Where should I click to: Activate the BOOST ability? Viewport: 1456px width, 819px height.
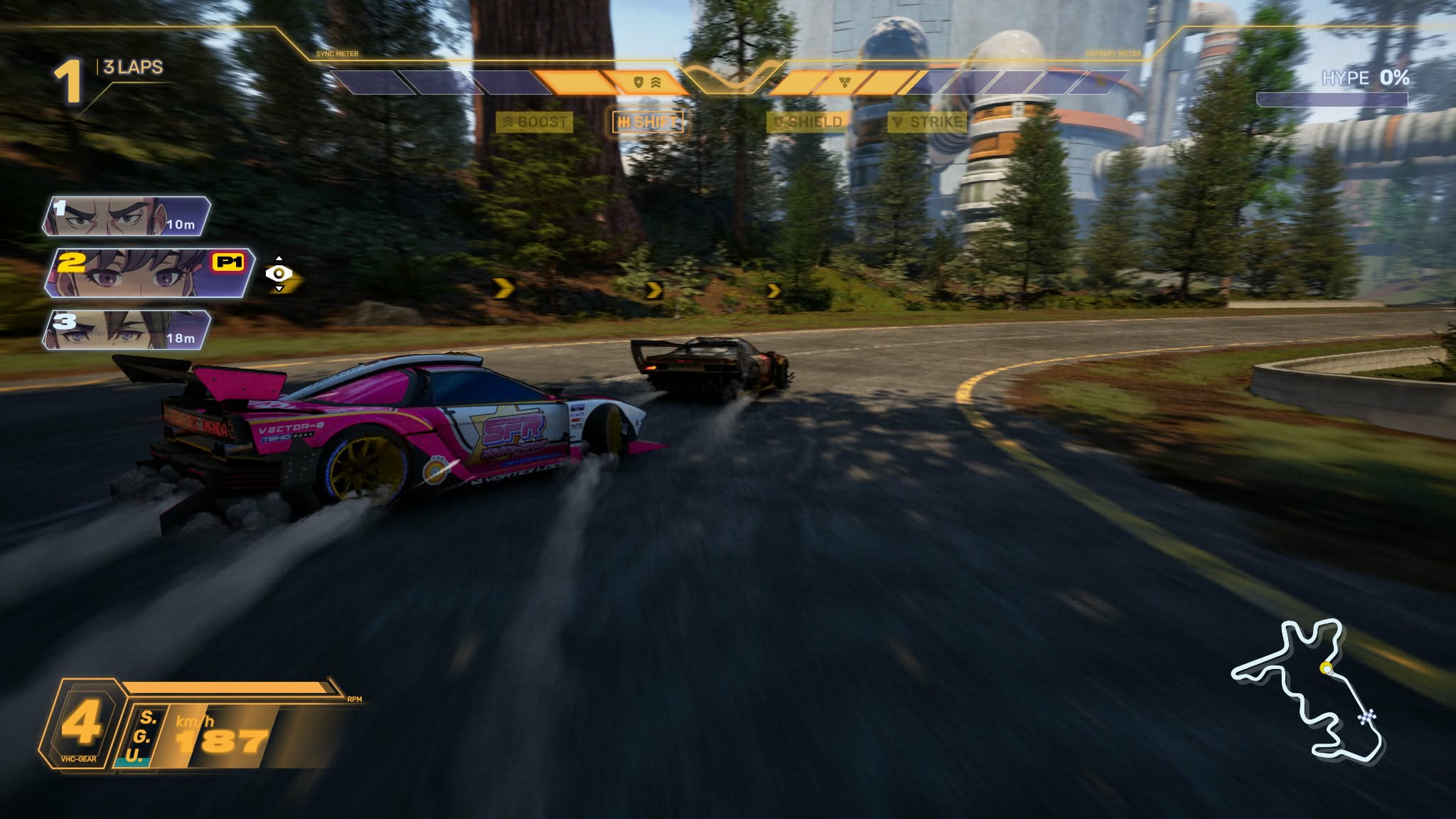click(x=535, y=122)
